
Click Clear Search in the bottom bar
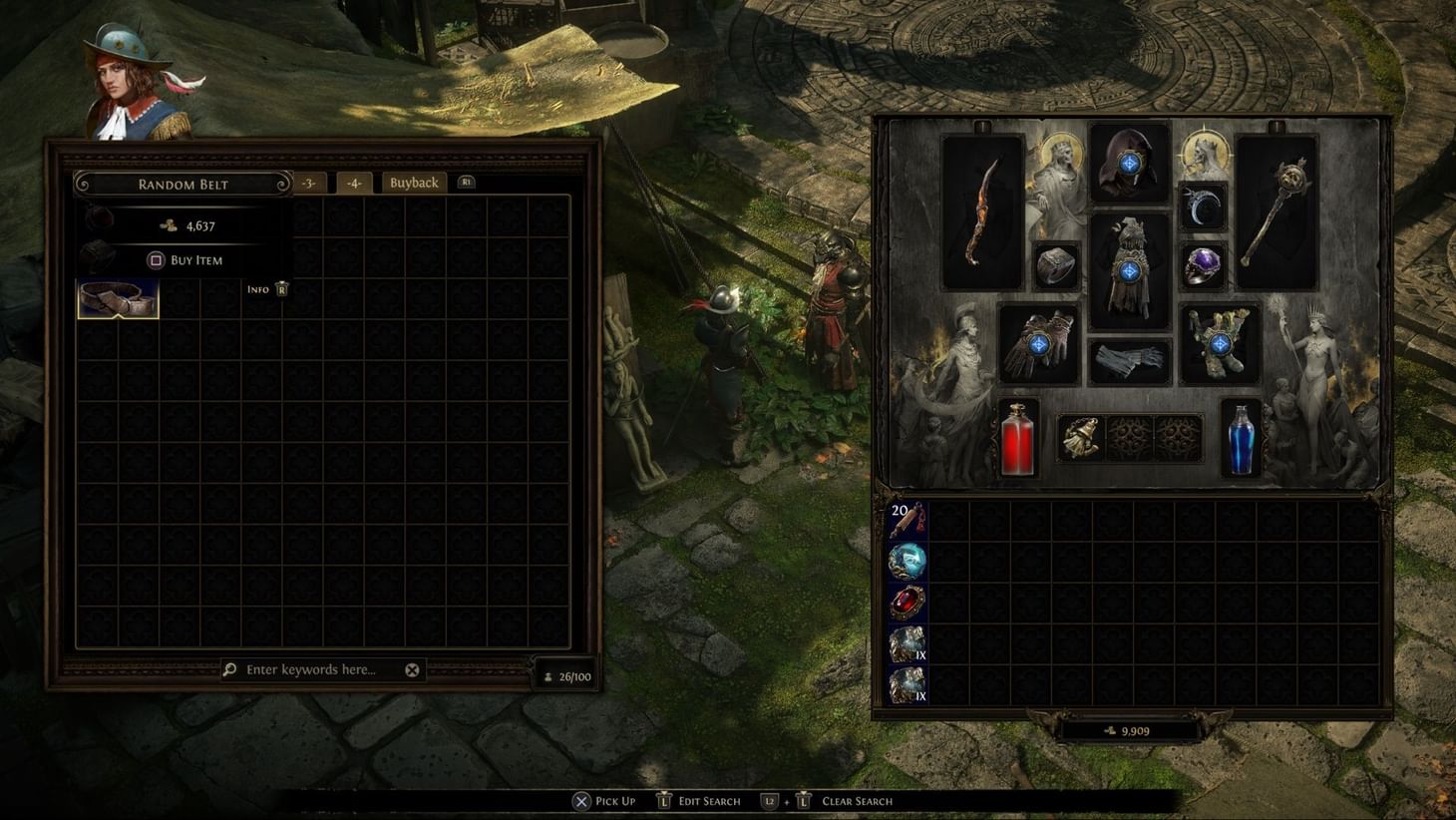click(x=856, y=801)
